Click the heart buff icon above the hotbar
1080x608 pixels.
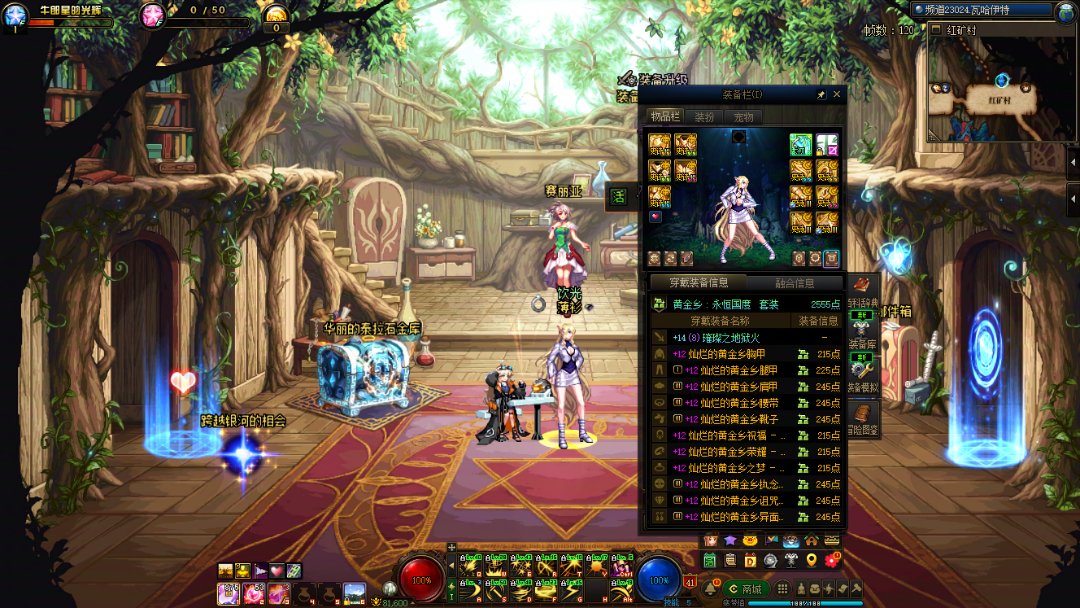click(x=277, y=571)
